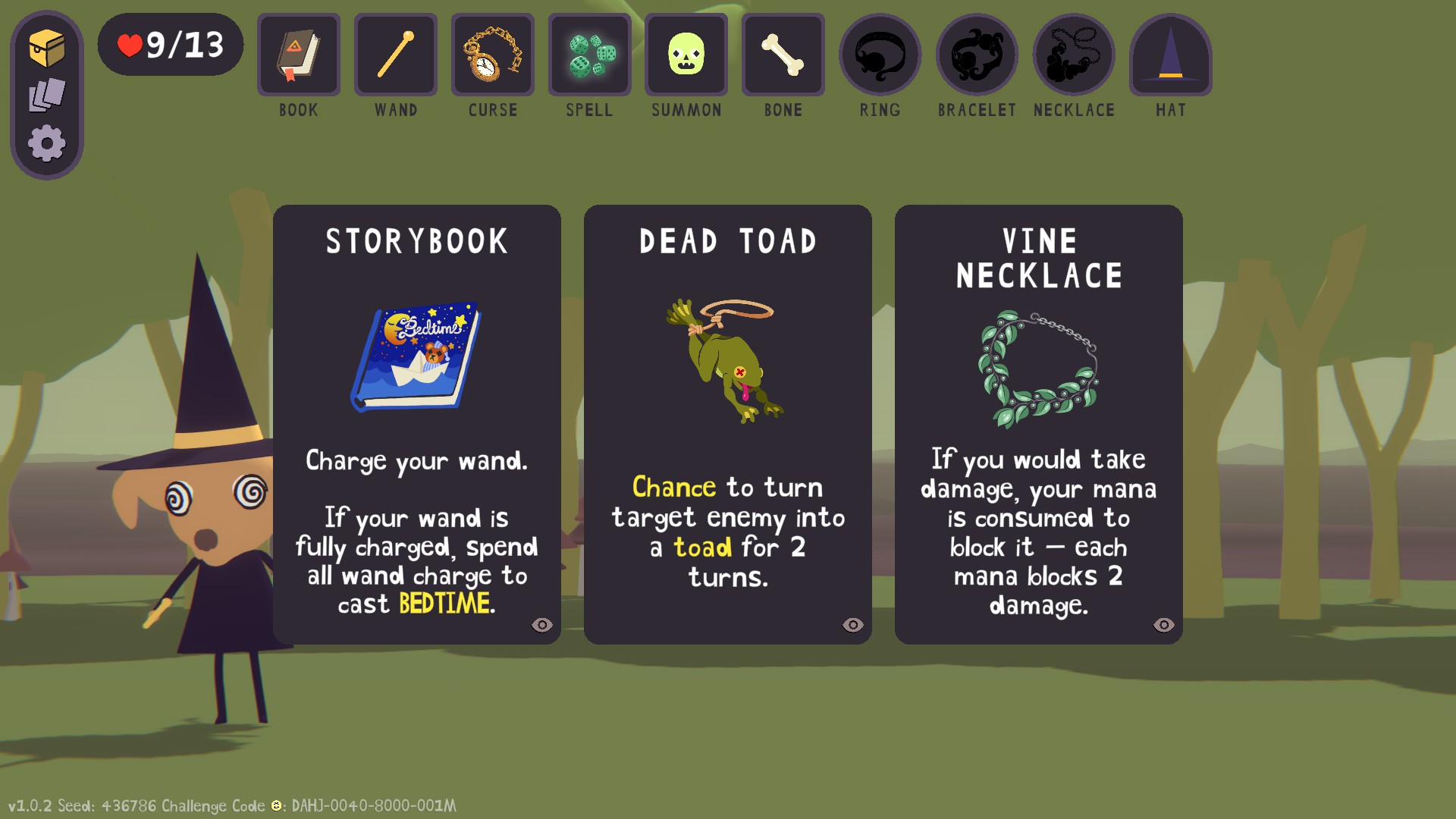Select the empty Ring slot
The height and width of the screenshot is (819, 1456).
pyautogui.click(x=880, y=55)
